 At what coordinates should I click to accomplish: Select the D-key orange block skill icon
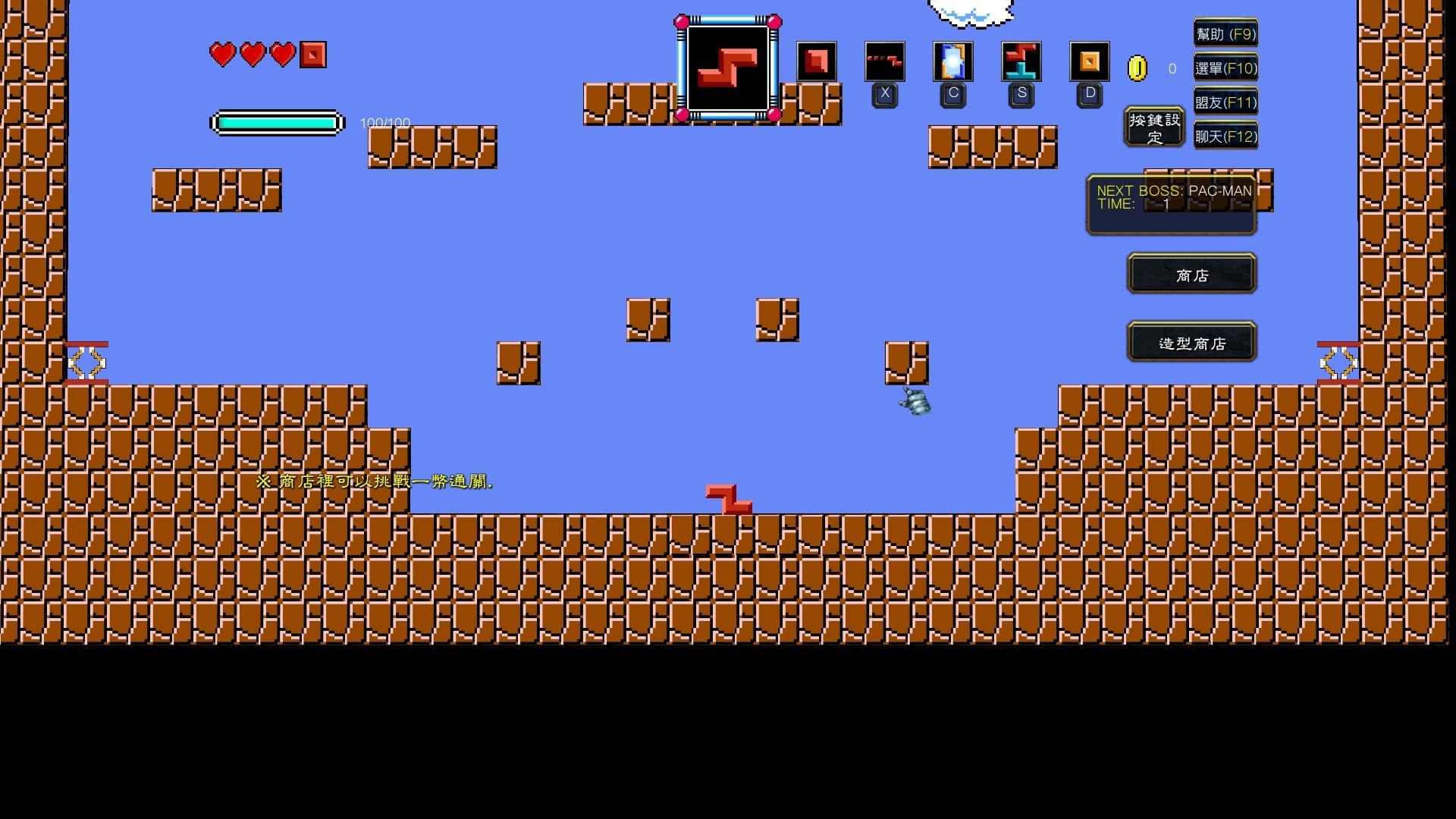click(1089, 62)
